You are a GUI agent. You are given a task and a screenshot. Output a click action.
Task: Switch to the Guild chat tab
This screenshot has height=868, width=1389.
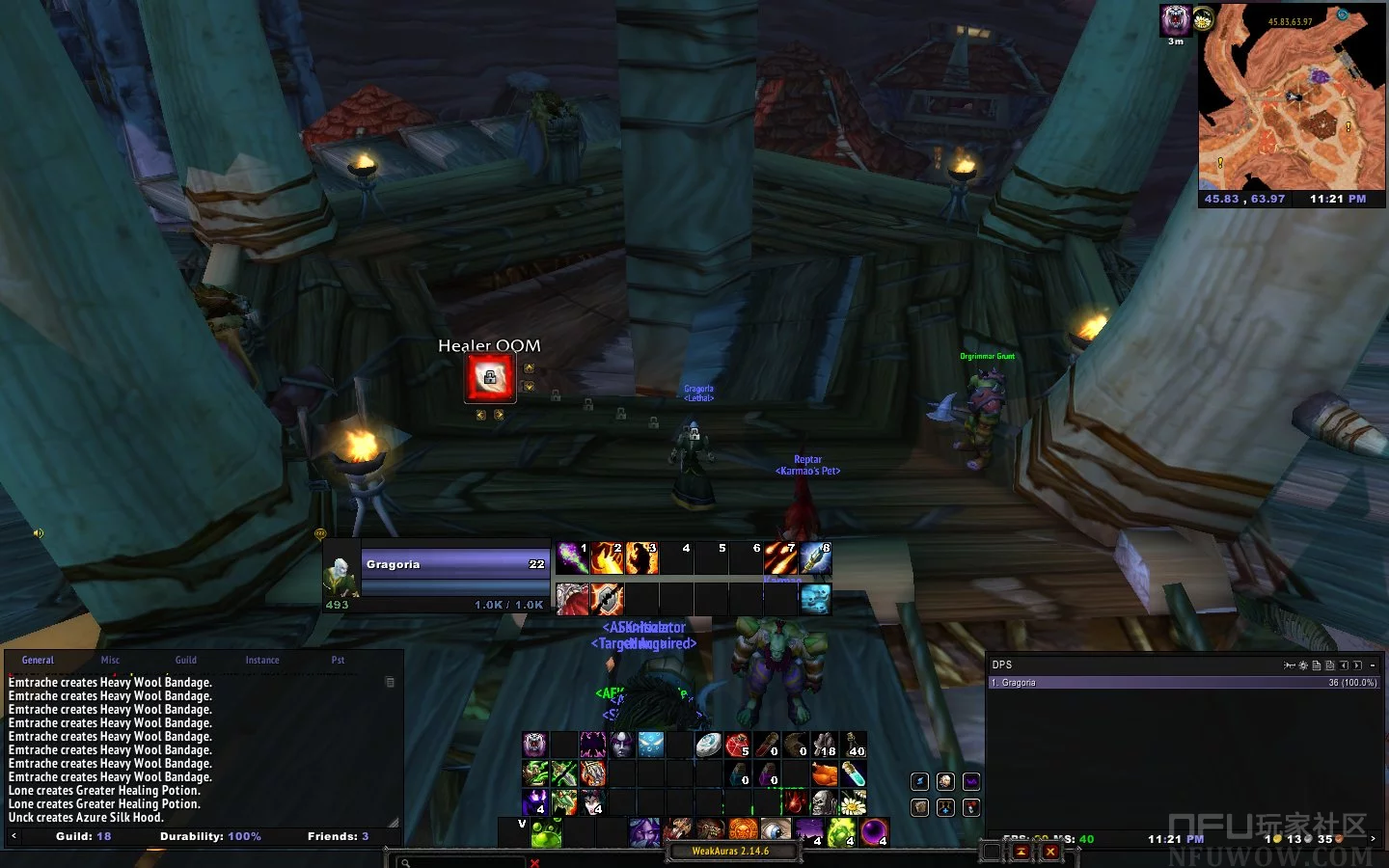pos(186,661)
